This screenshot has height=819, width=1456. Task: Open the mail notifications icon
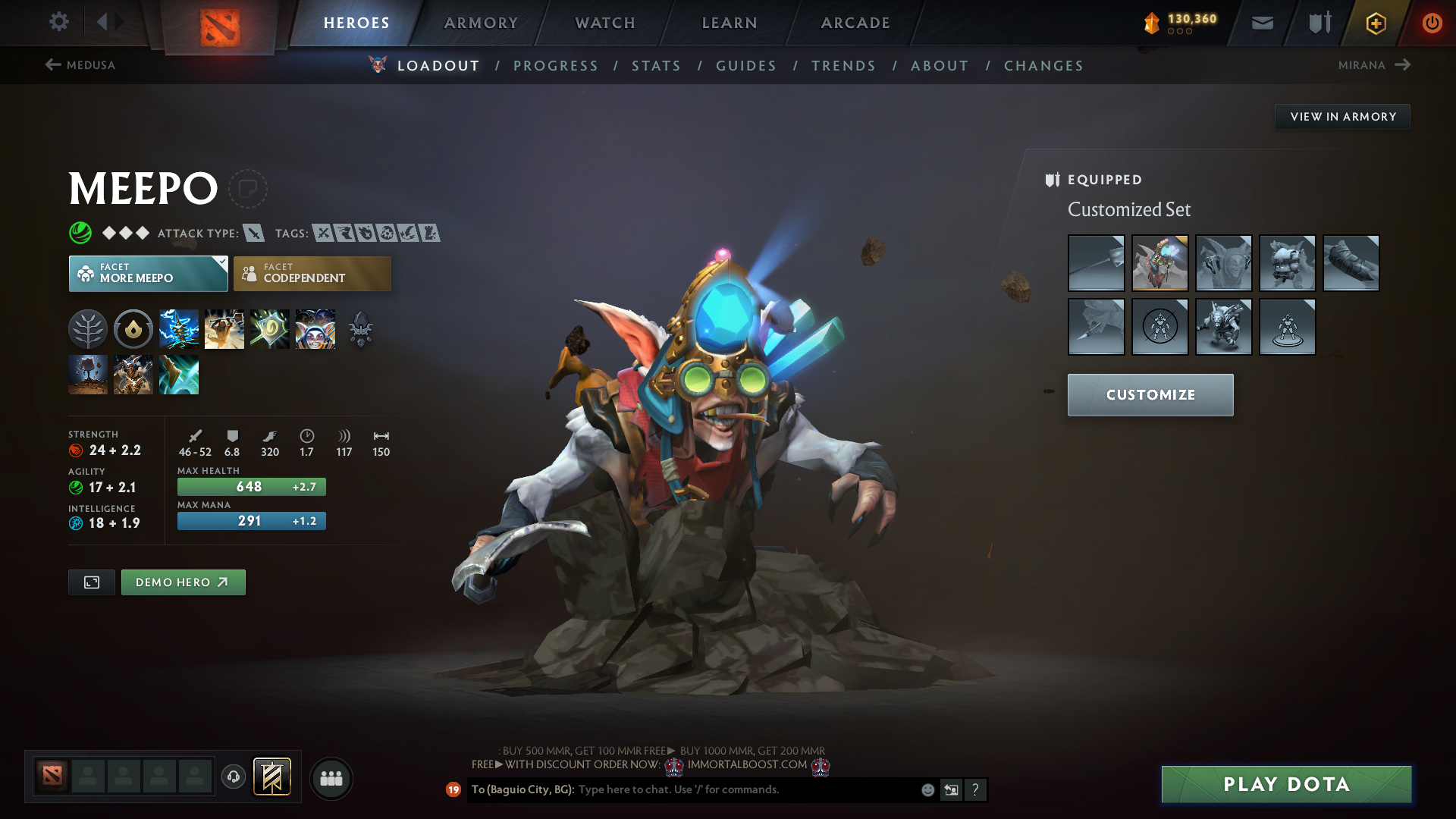pyautogui.click(x=1261, y=23)
